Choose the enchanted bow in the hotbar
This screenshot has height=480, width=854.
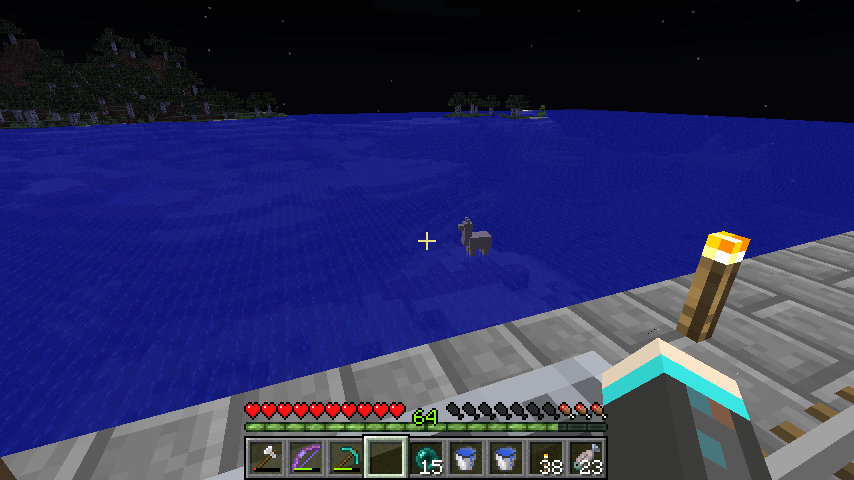pyautogui.click(x=305, y=459)
